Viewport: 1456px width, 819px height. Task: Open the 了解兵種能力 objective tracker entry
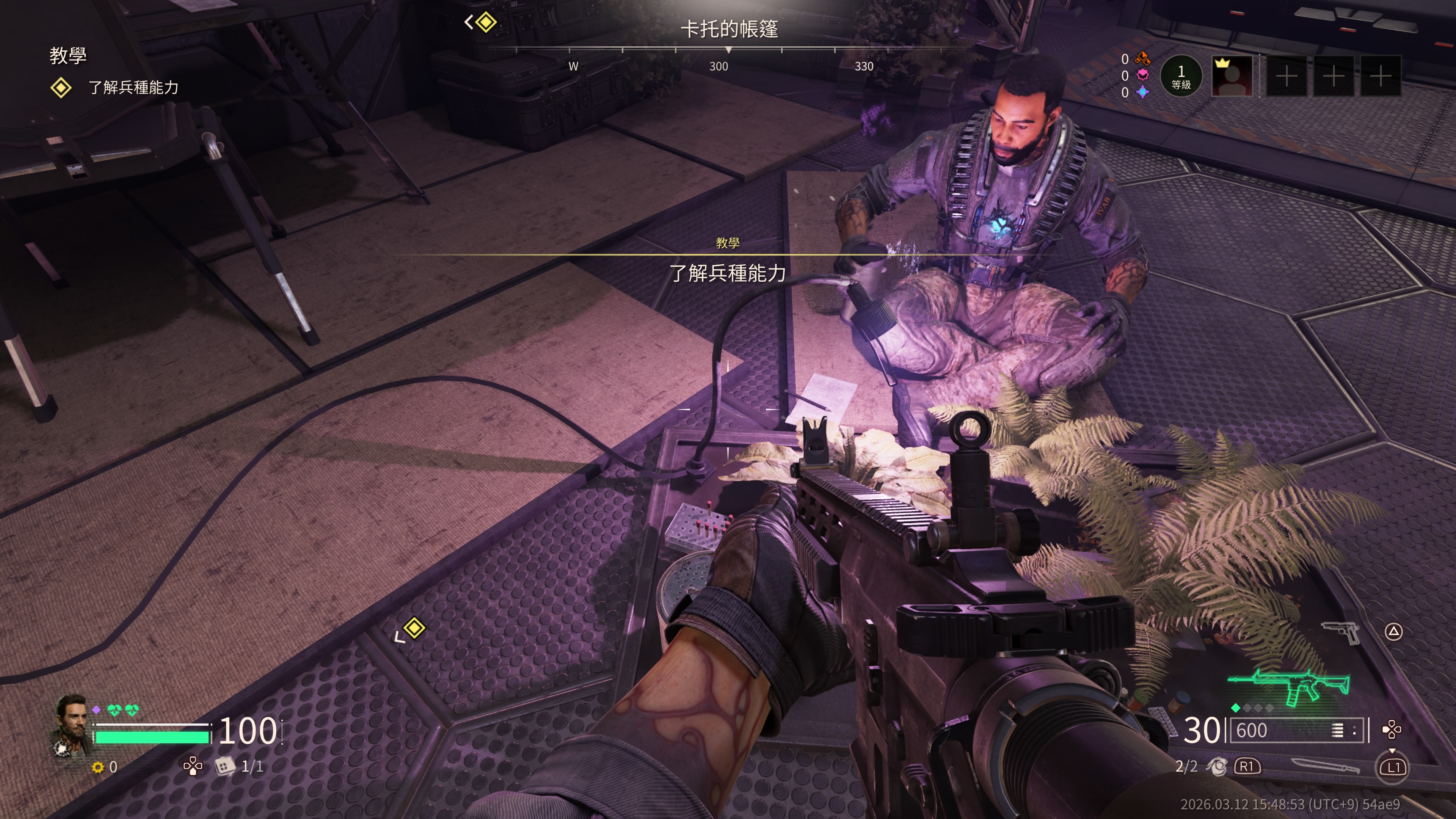(133, 87)
